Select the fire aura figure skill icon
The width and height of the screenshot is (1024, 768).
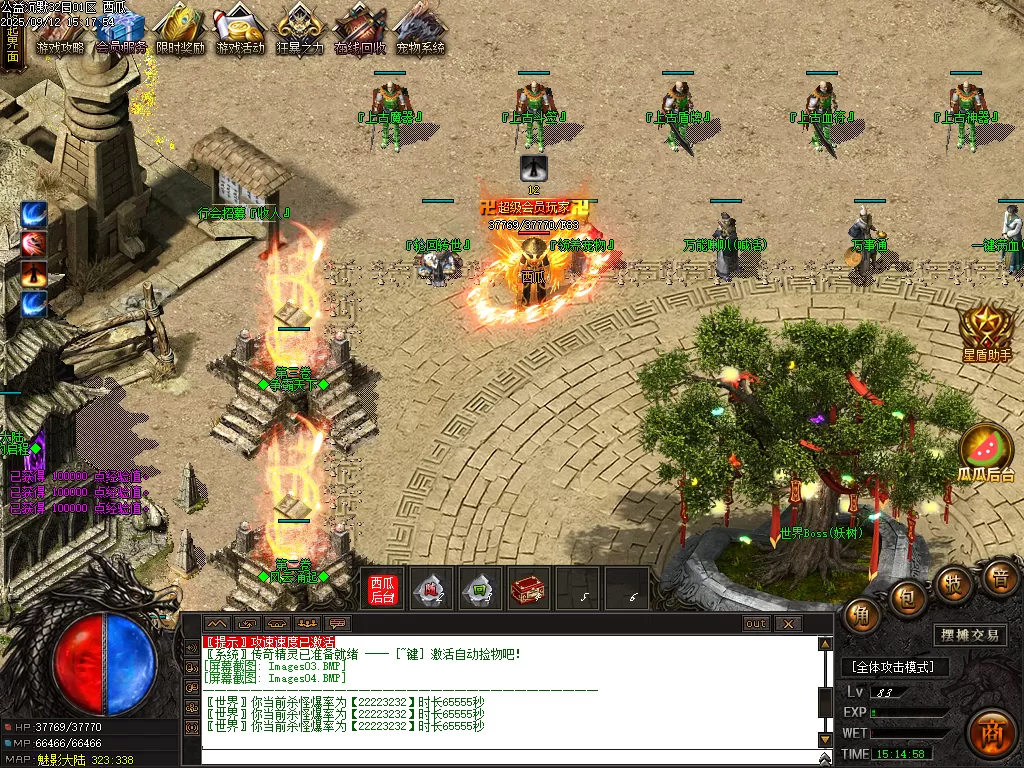(35, 274)
